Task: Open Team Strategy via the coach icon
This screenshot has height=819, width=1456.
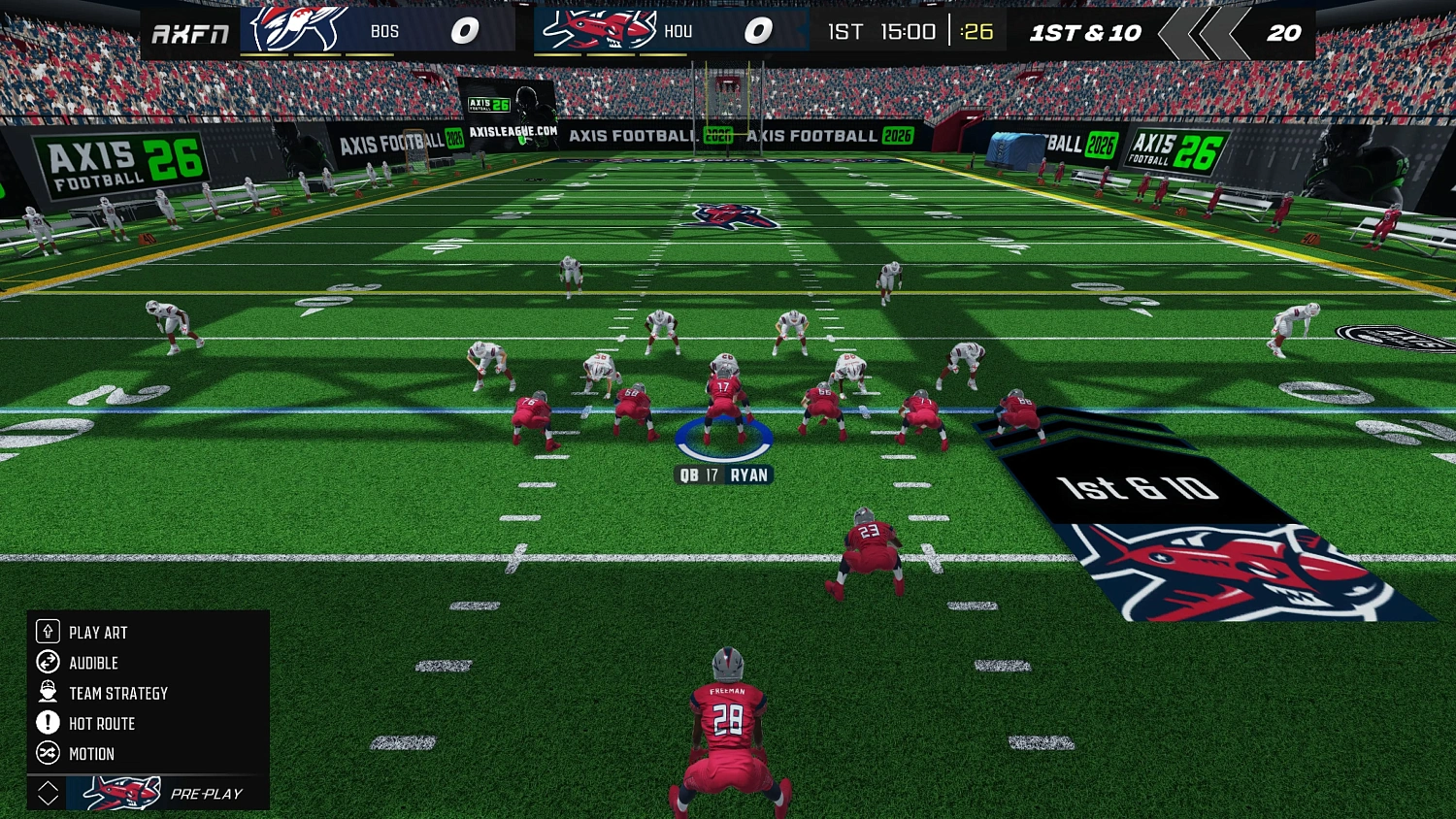Action: pos(46,693)
